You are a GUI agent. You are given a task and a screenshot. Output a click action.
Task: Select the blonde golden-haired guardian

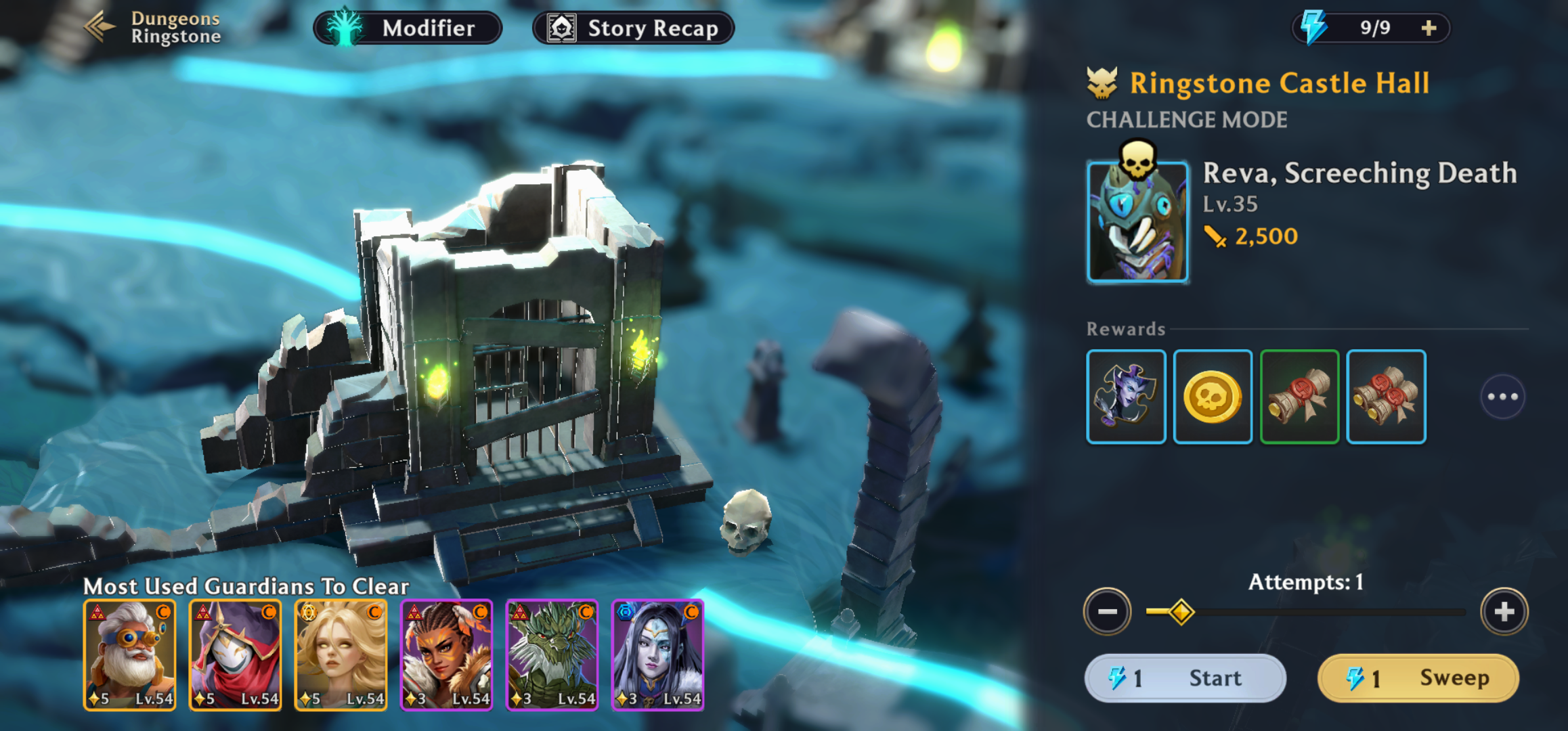[x=341, y=655]
